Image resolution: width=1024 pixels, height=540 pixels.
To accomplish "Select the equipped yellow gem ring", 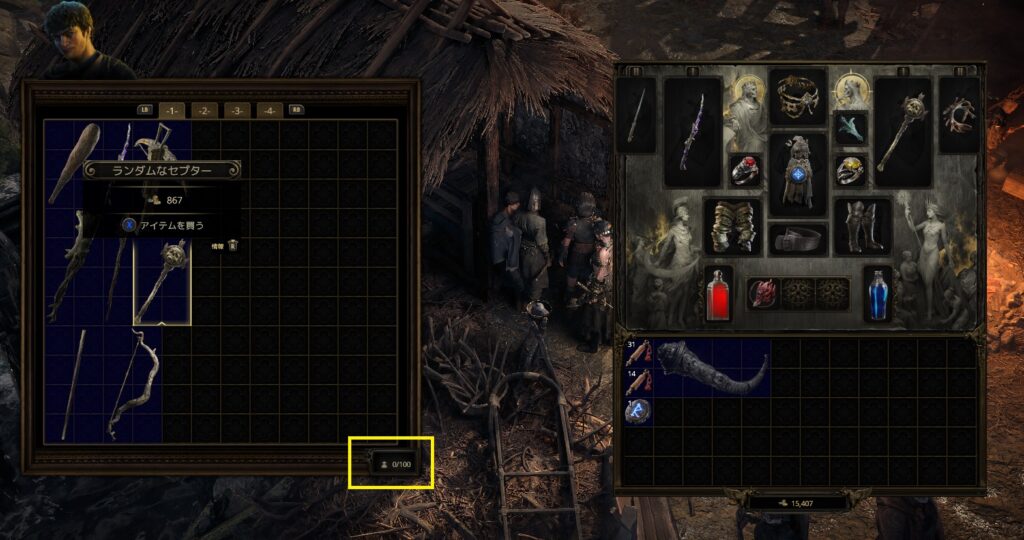I will coord(849,170).
